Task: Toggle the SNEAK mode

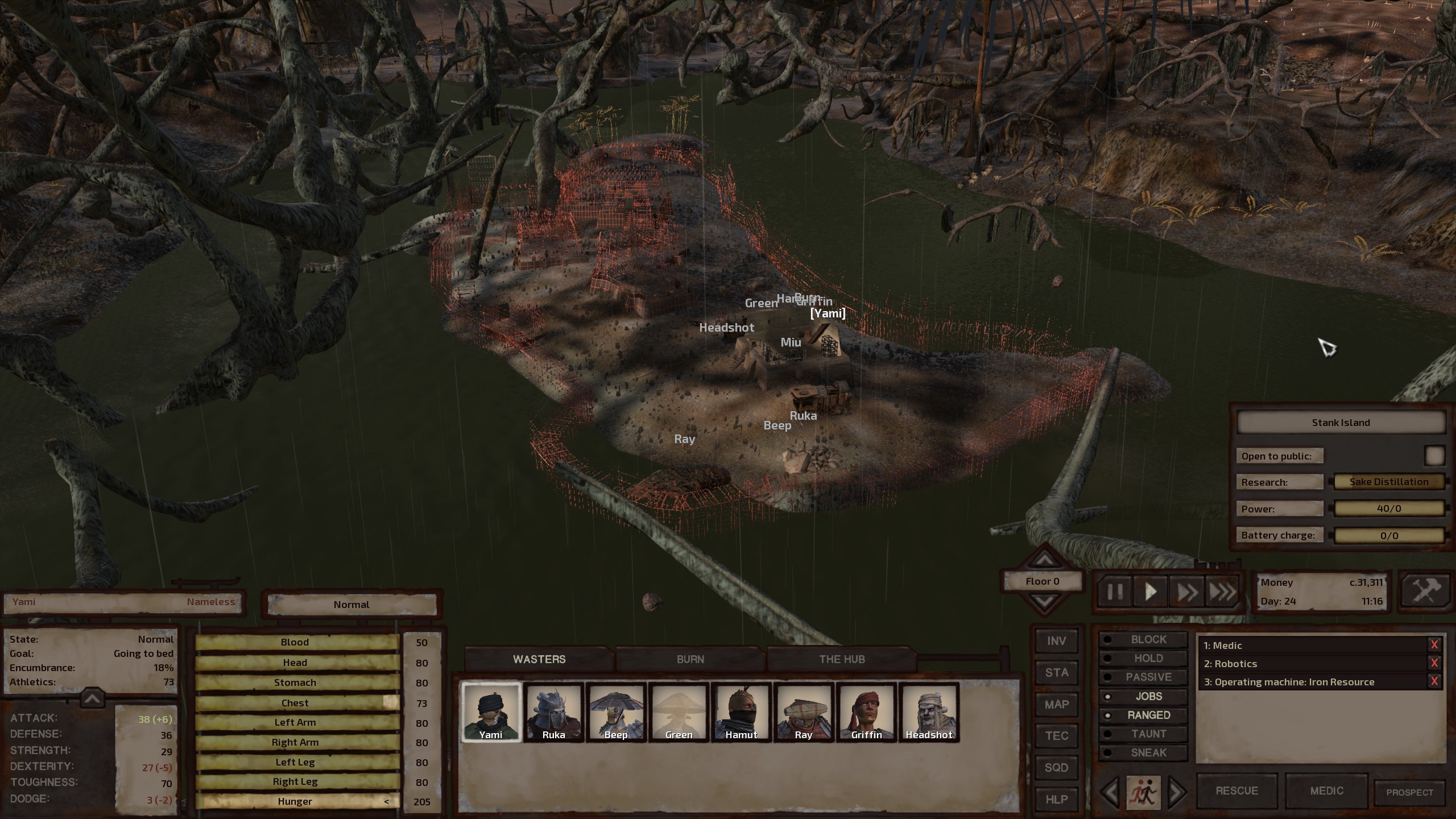Action: pyautogui.click(x=1148, y=752)
